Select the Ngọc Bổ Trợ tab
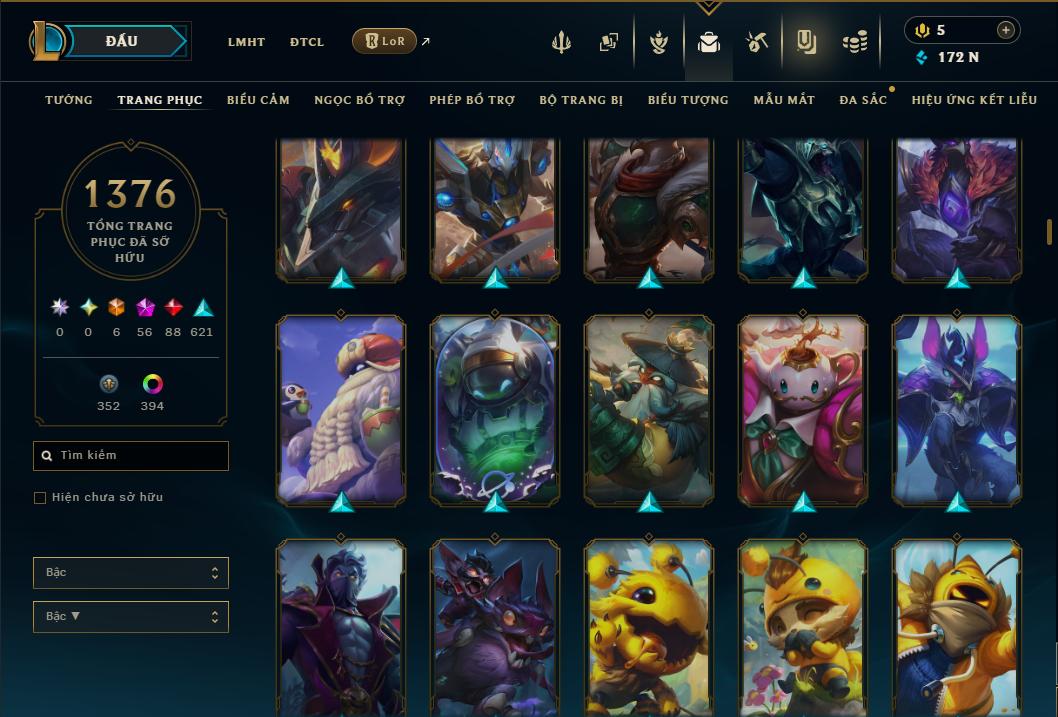Viewport: 1058px width, 717px height. 359,100
